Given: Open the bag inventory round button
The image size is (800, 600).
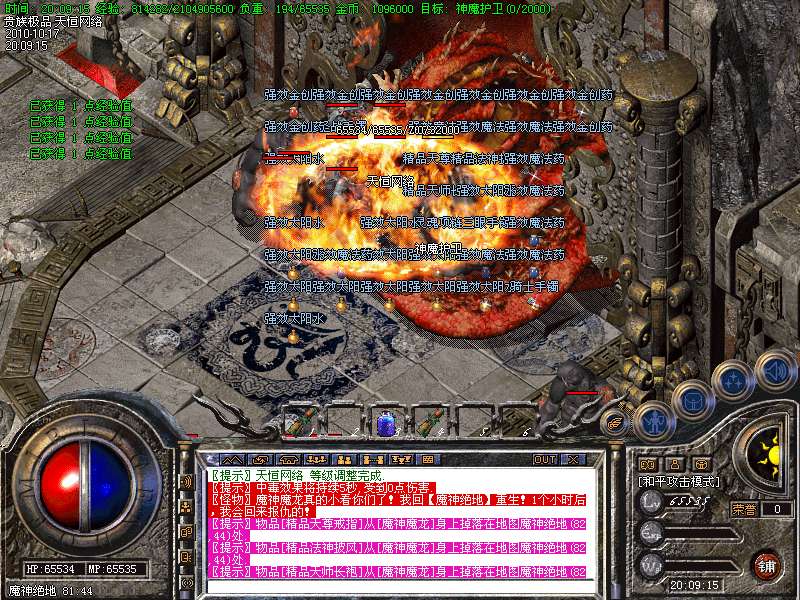Looking at the screenshot, I should 692,402.
